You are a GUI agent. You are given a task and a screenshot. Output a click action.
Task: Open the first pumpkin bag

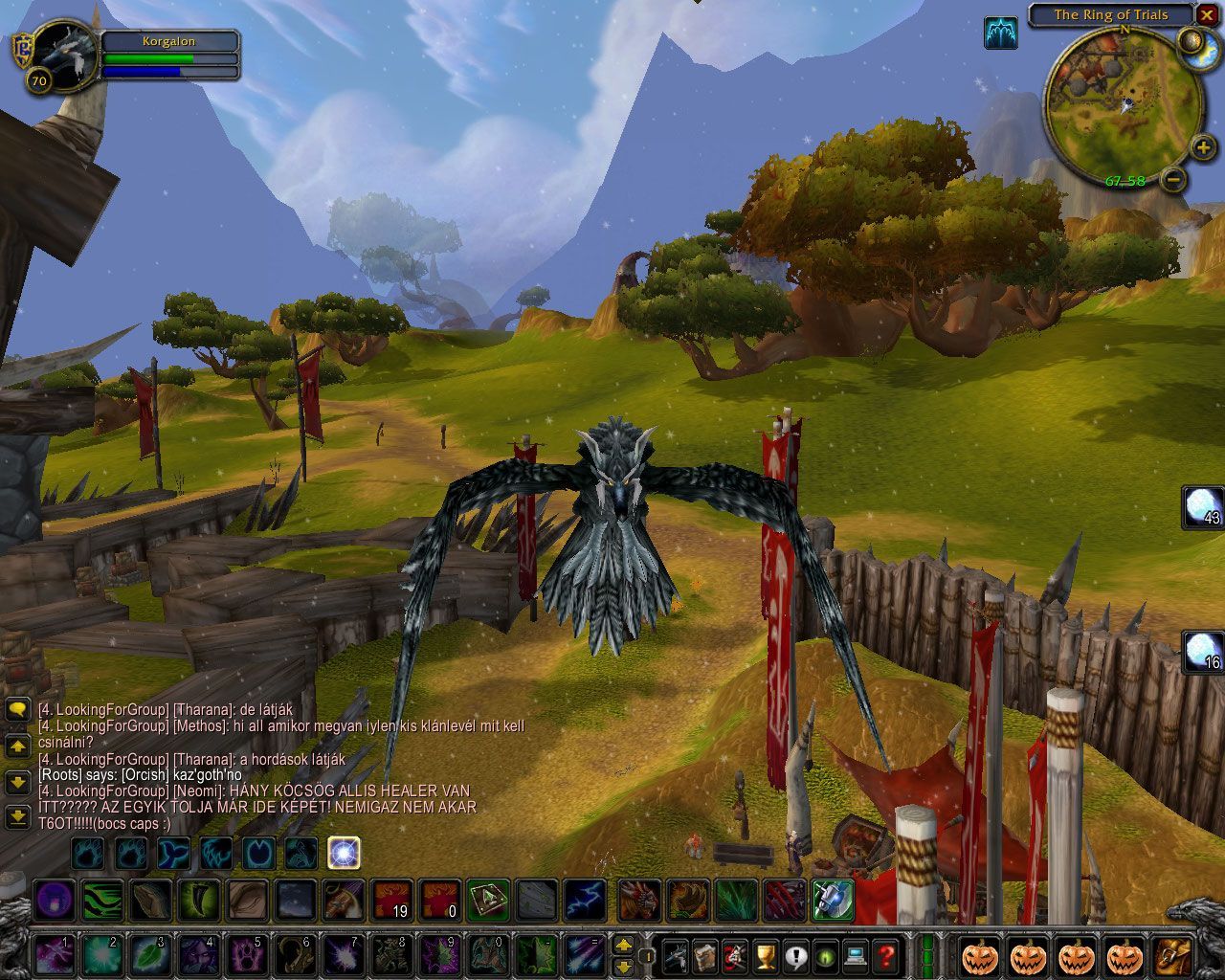[x=980, y=955]
